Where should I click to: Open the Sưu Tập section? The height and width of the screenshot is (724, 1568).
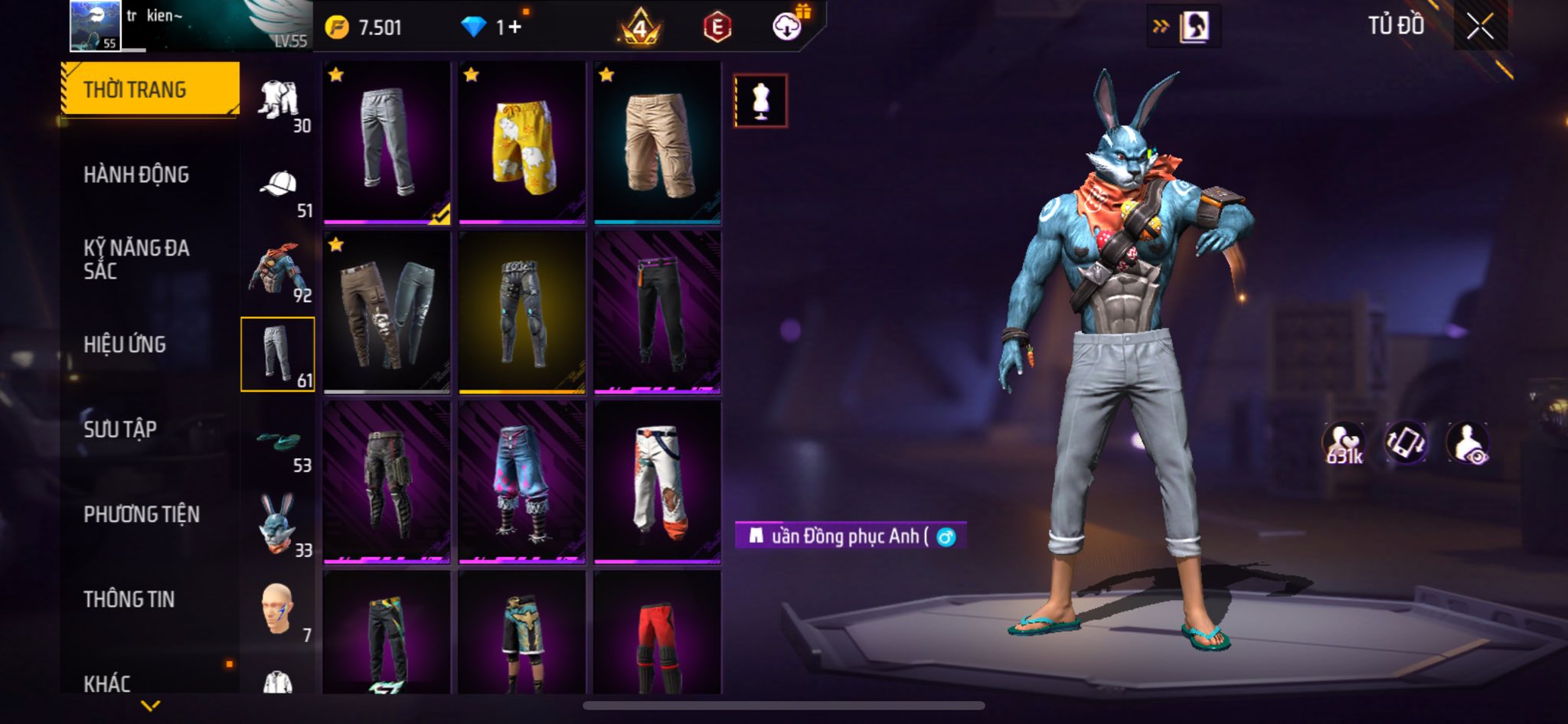(120, 429)
